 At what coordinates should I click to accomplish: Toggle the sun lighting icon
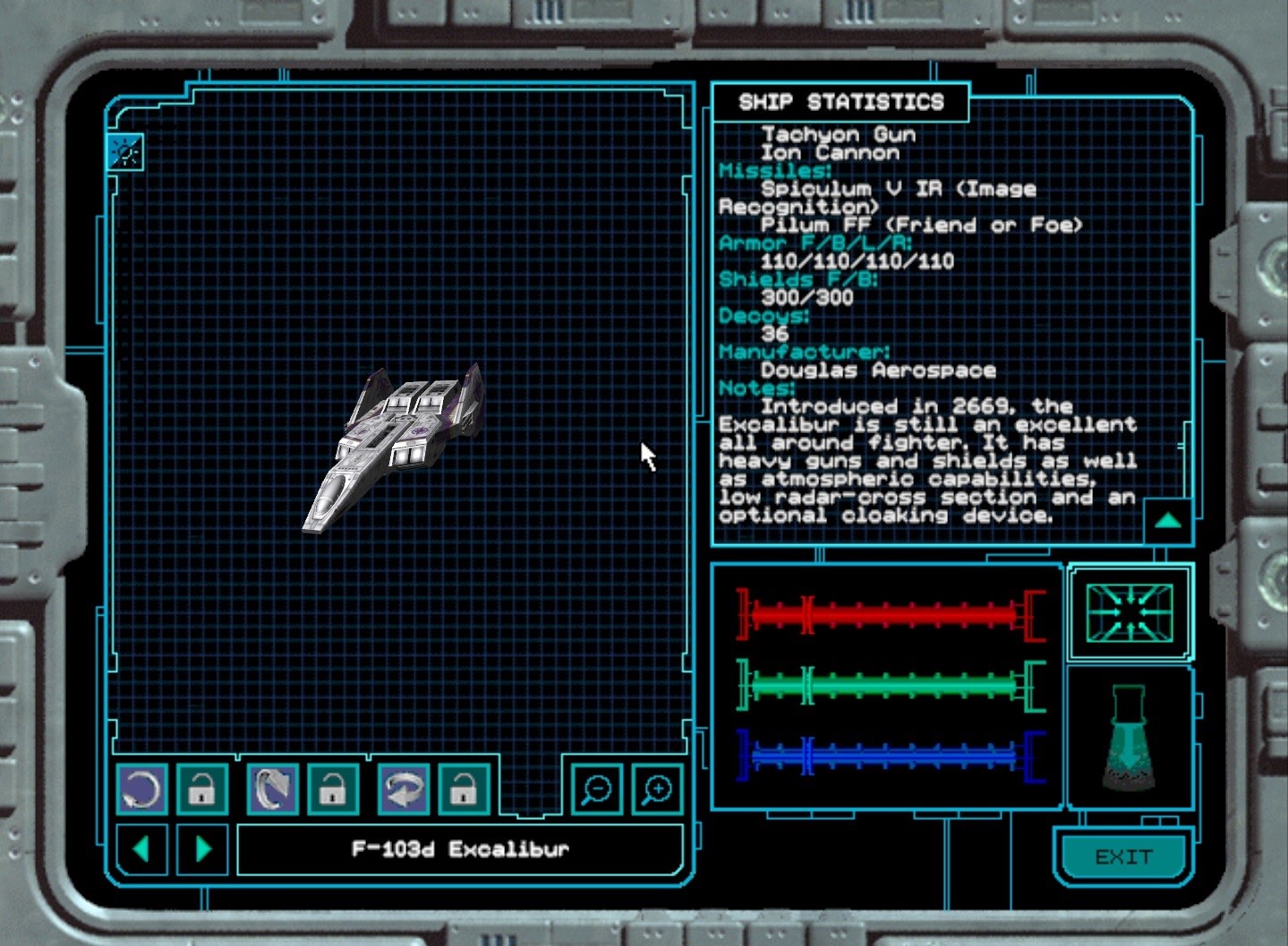125,152
